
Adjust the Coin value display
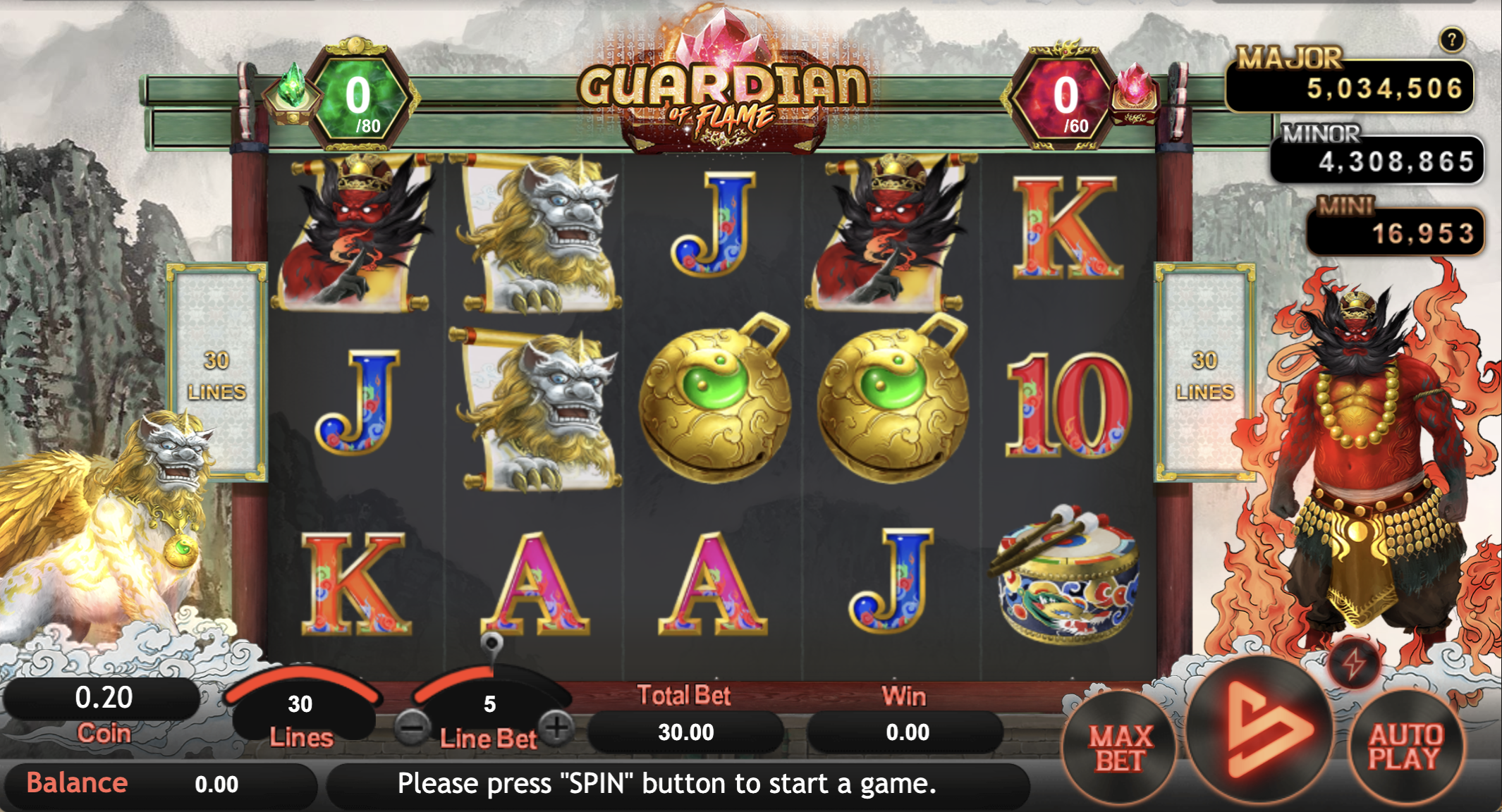pos(104,698)
